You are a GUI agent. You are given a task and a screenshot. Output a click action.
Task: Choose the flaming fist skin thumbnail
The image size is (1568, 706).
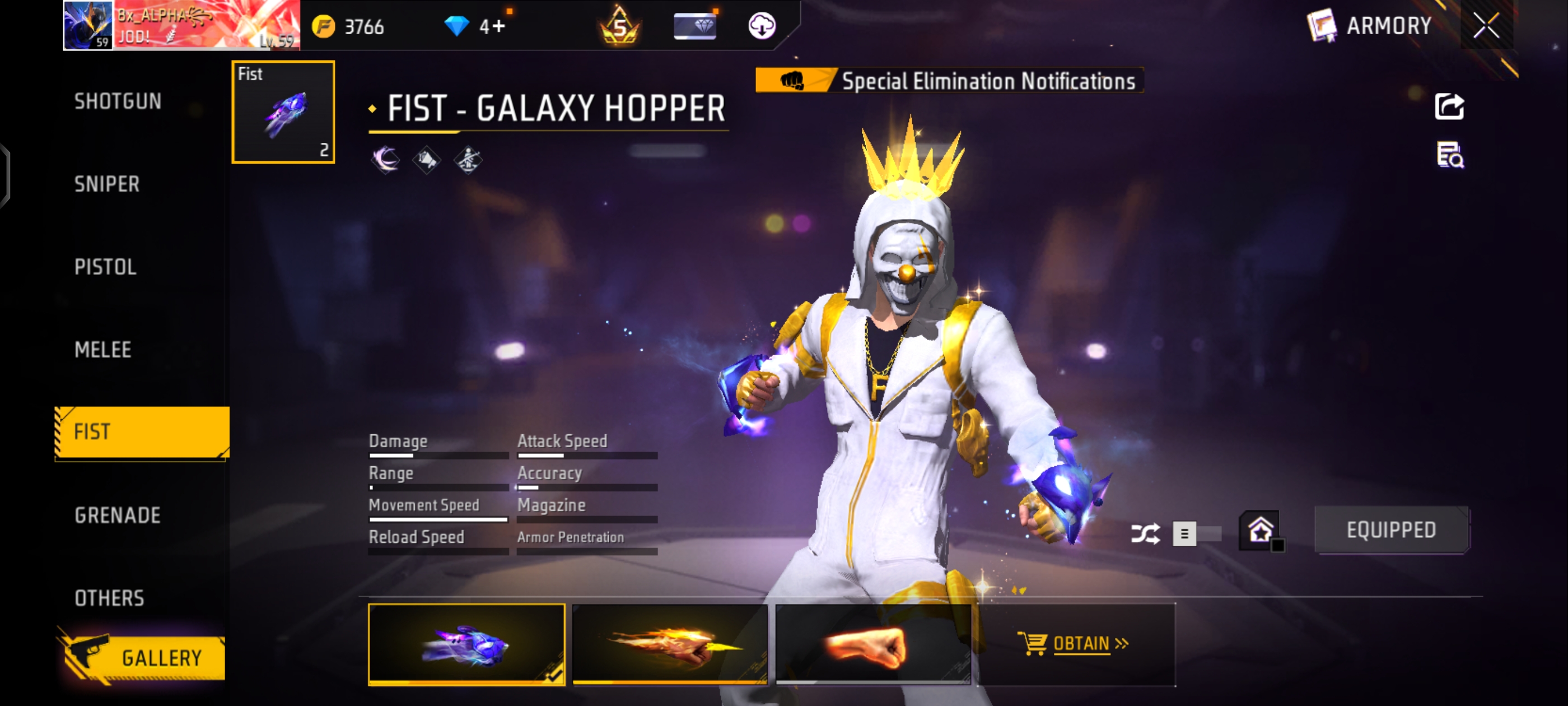(670, 644)
